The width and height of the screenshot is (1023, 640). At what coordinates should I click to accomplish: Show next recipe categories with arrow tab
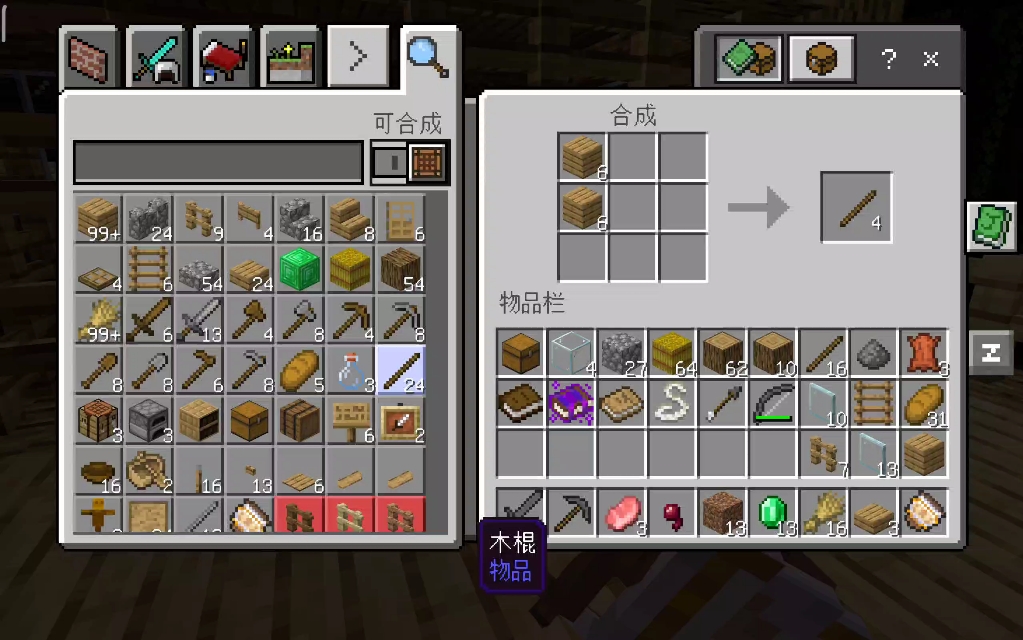(357, 58)
